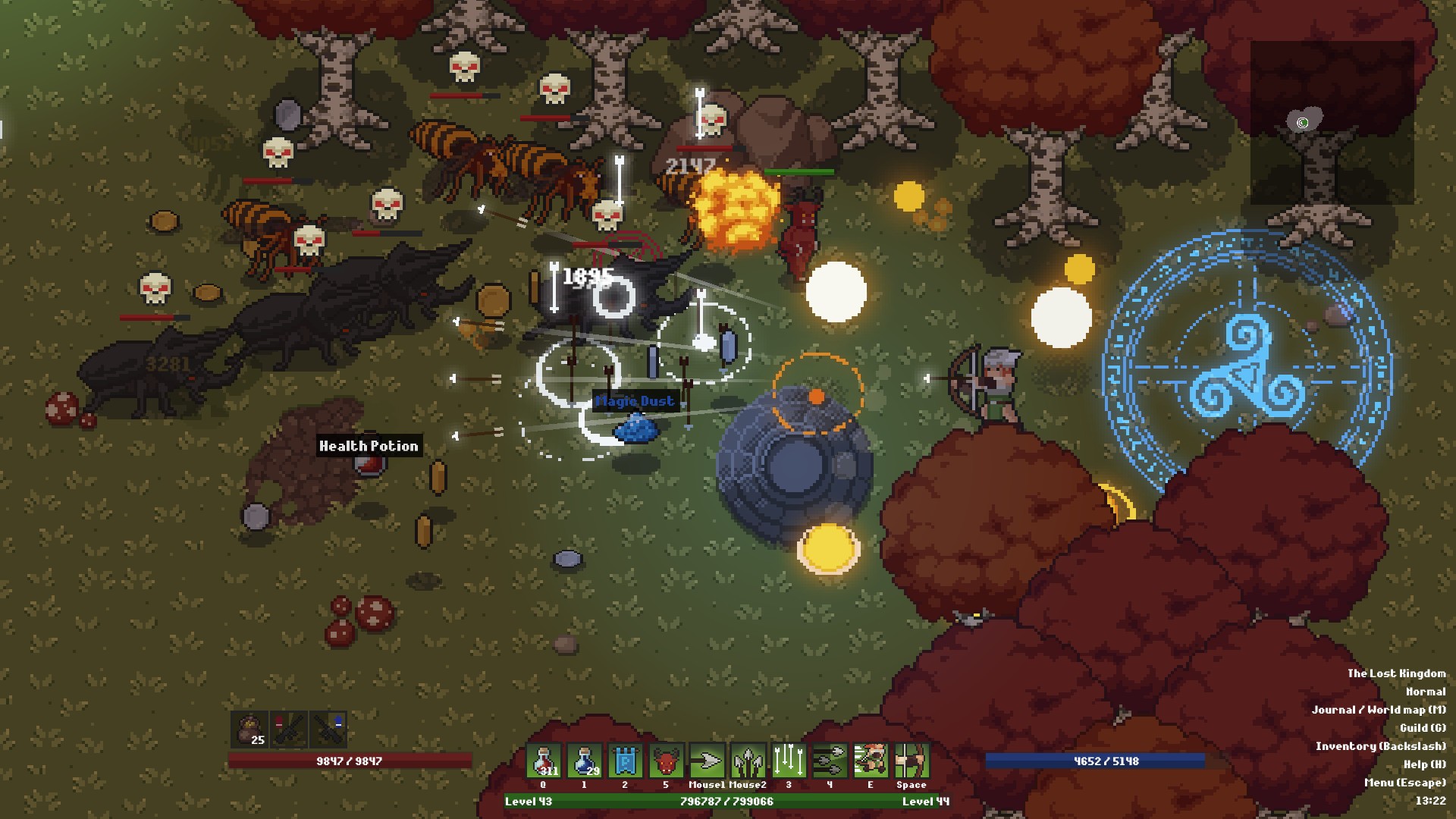Open the game Menu
1456x819 pixels.
click(x=1404, y=783)
